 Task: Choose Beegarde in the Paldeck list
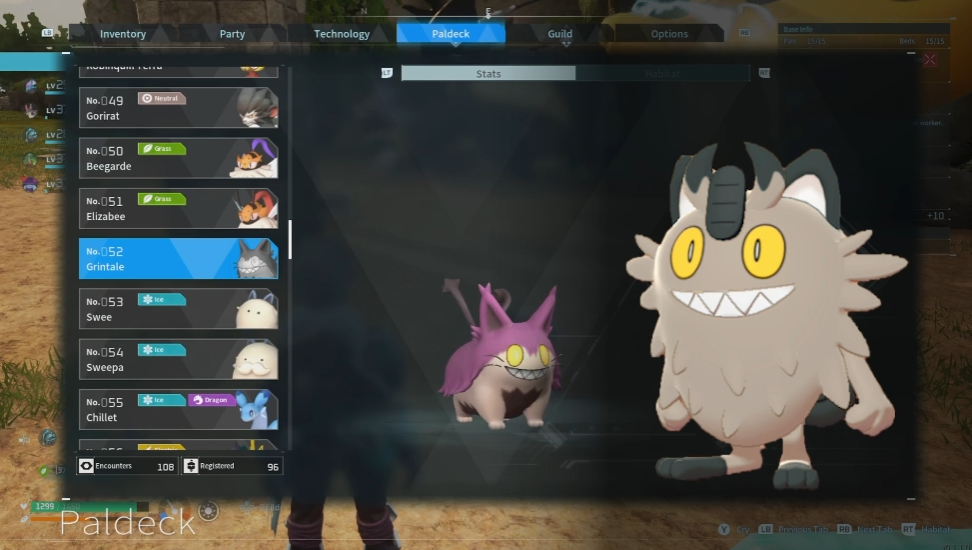pos(178,158)
